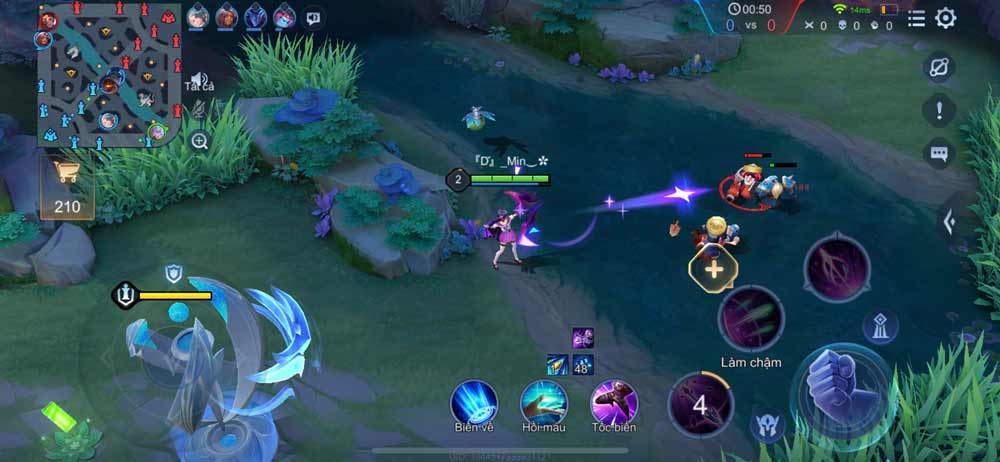The image size is (1000, 462).
Task: Select the tower target icon
Action: click(x=880, y=326)
